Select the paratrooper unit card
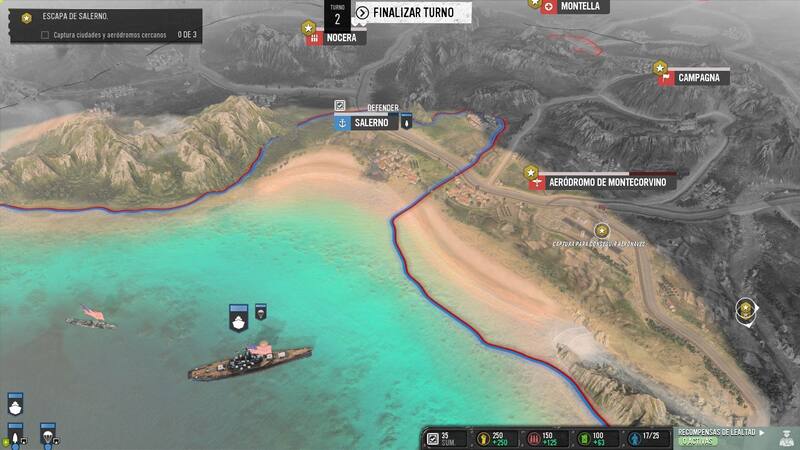 [45, 436]
